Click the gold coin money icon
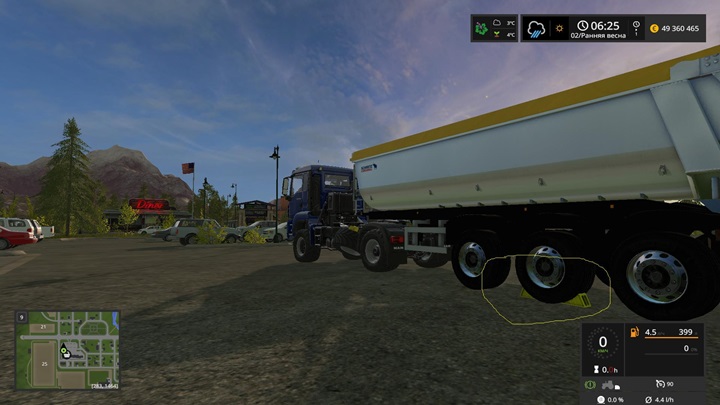720x405 pixels. [655, 28]
